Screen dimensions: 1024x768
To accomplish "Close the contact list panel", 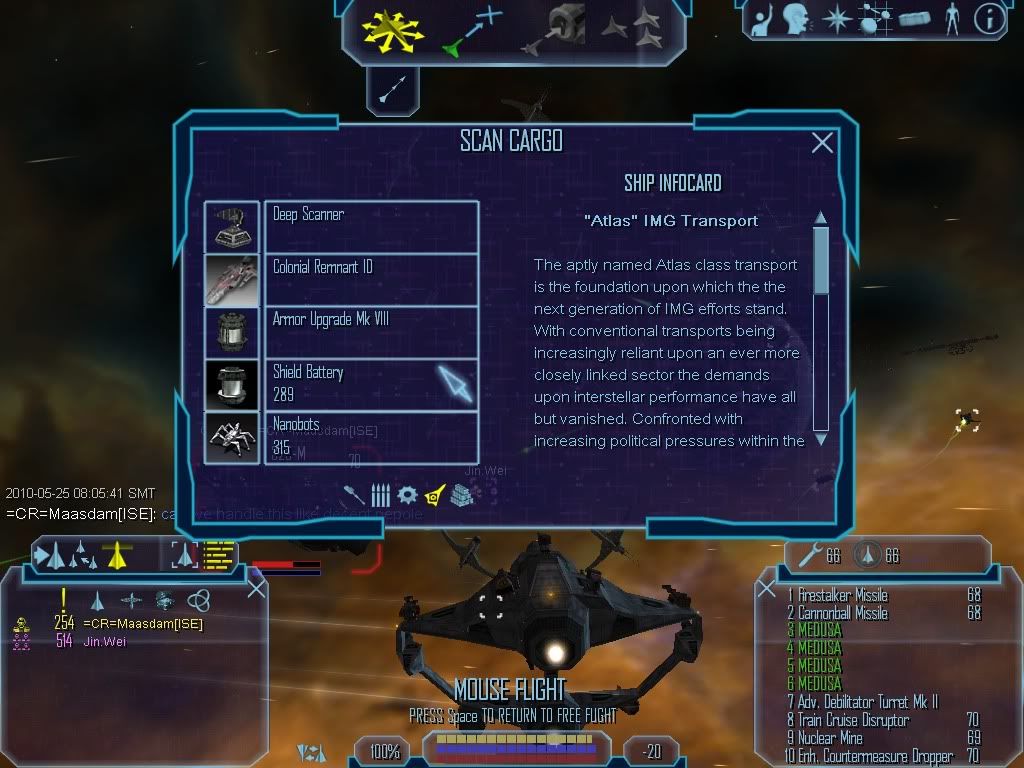I will 256,588.
